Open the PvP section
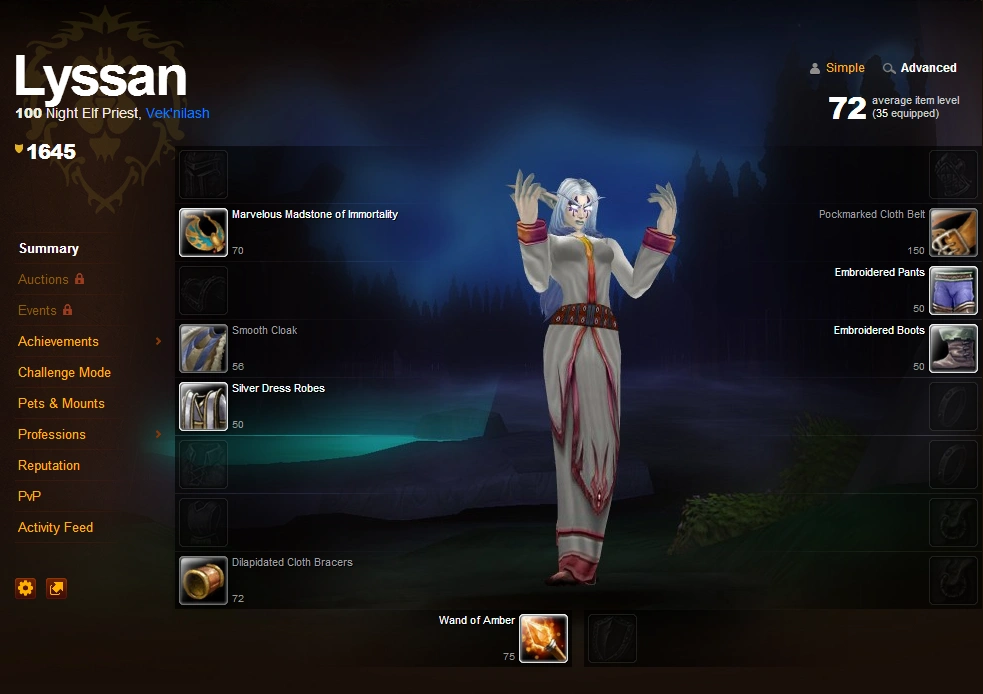This screenshot has width=983, height=694. click(x=29, y=497)
